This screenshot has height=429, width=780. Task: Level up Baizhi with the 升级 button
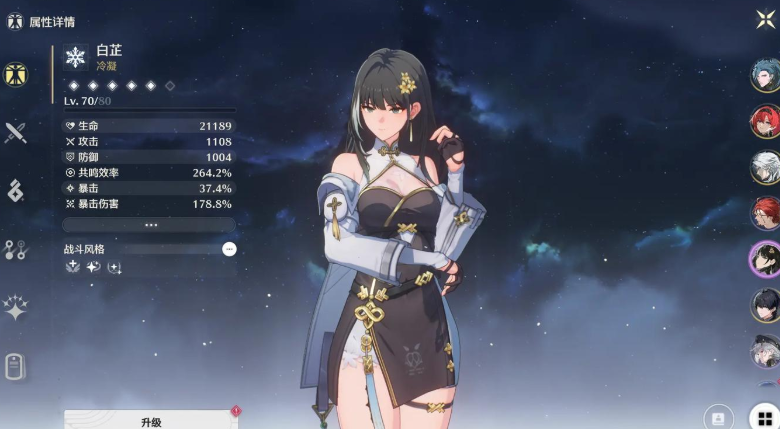click(151, 421)
